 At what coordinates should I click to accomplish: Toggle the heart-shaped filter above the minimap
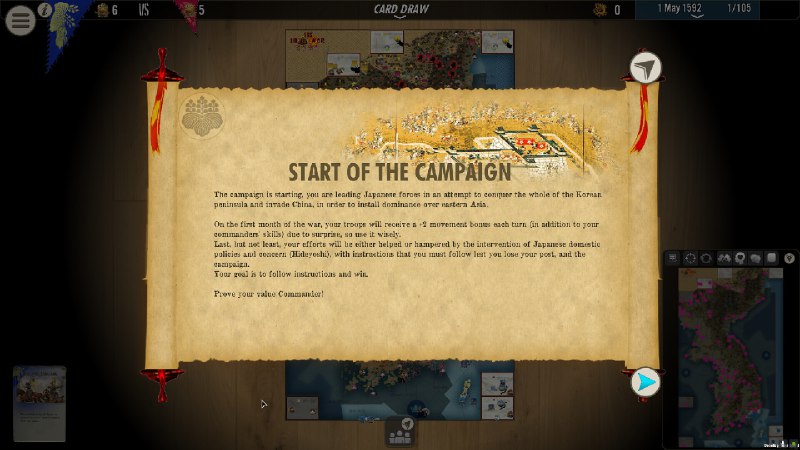tap(739, 258)
